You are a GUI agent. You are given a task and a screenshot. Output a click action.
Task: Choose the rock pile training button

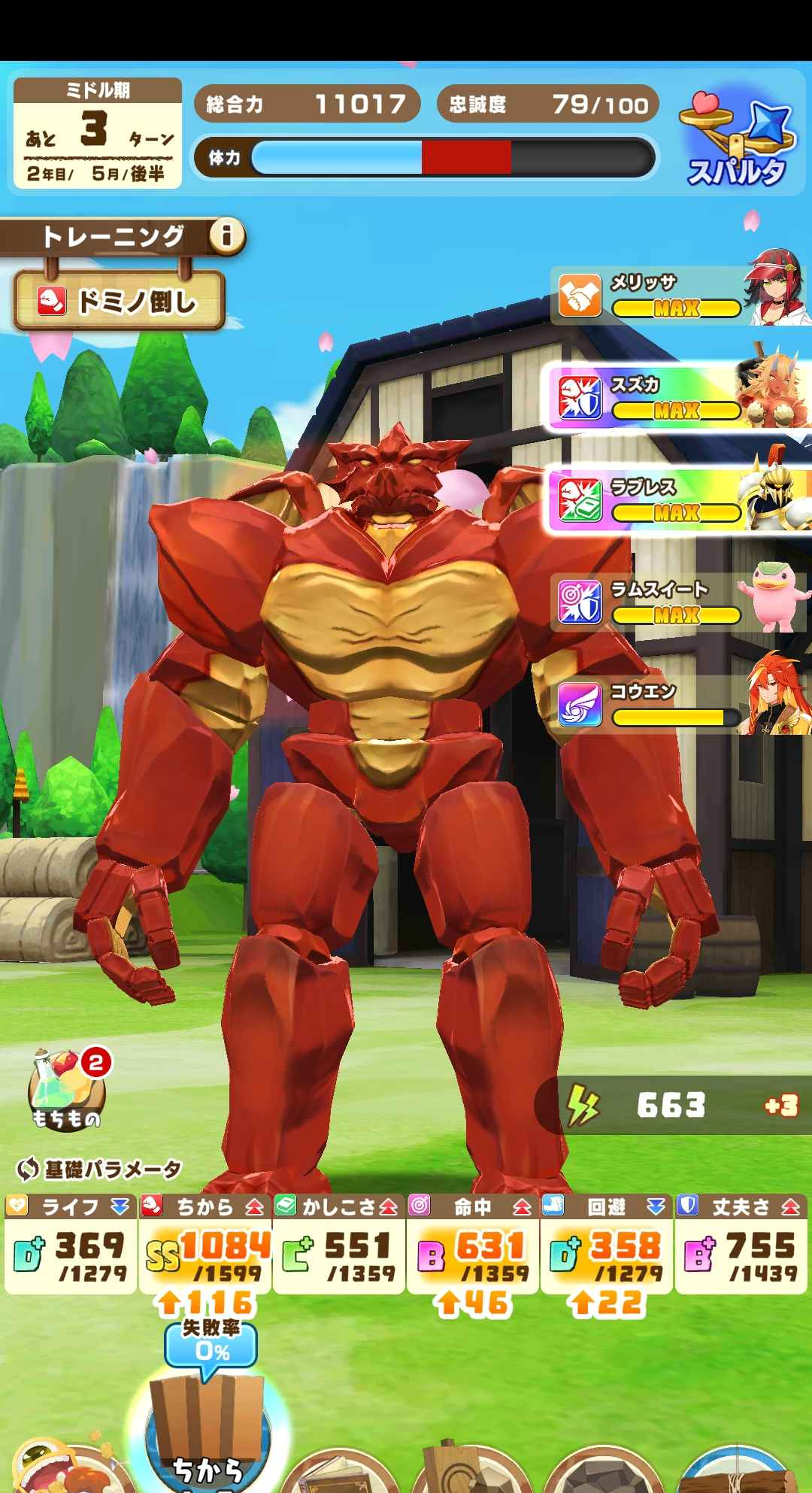coord(598,1470)
